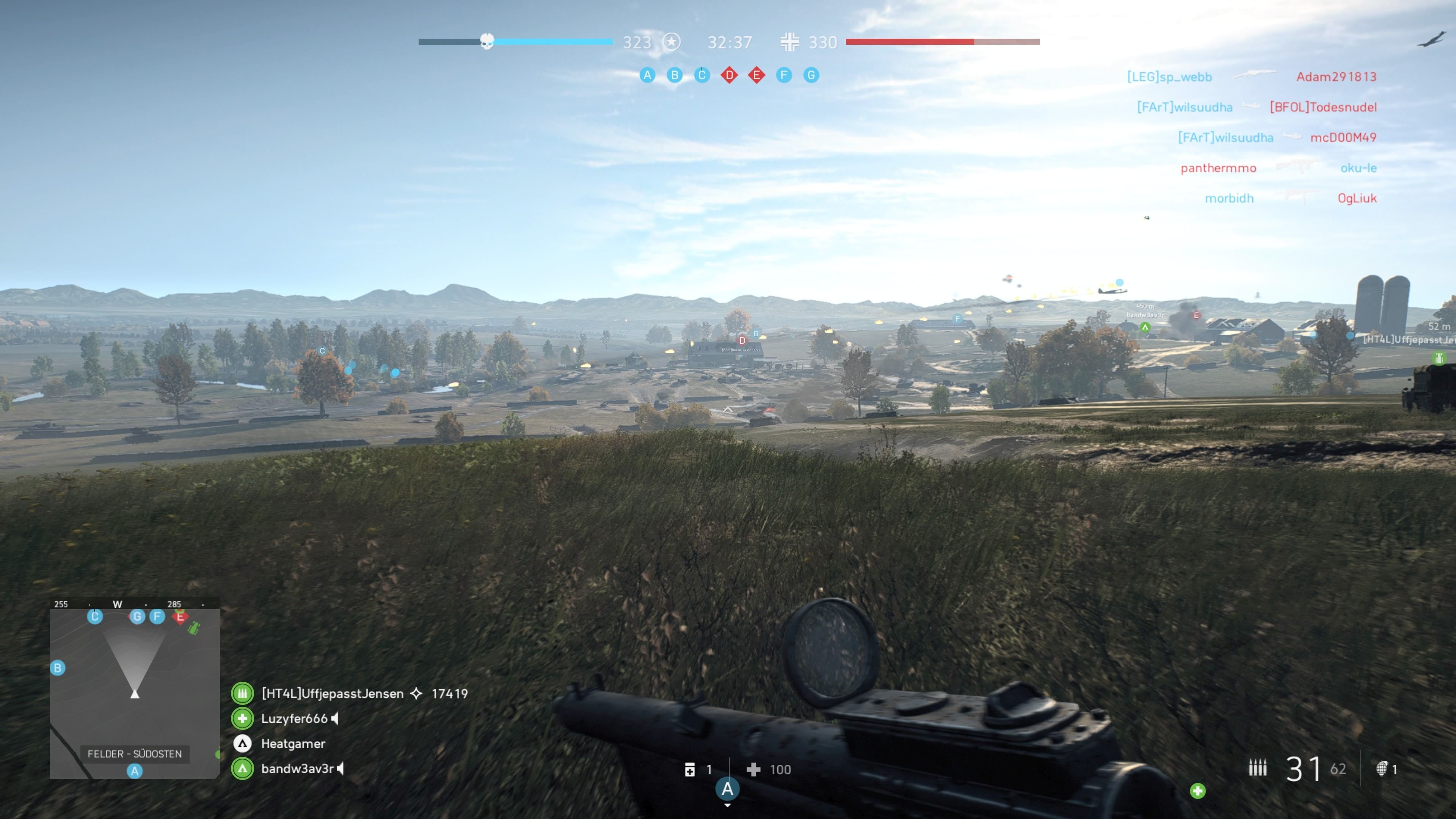
Task: Click [LEG]sp_webb in the kill feed
Action: point(1169,77)
